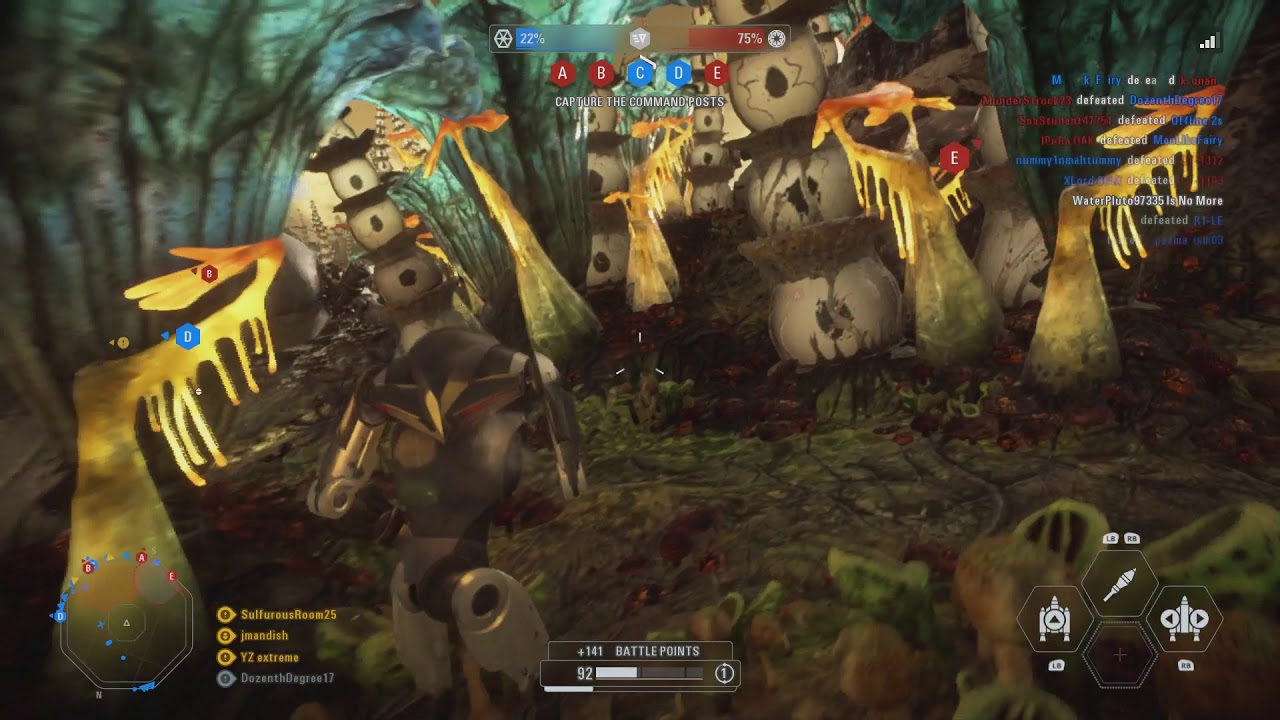Click the empty plus hexagon slot
This screenshot has height=720, width=1280.
pos(1120,656)
